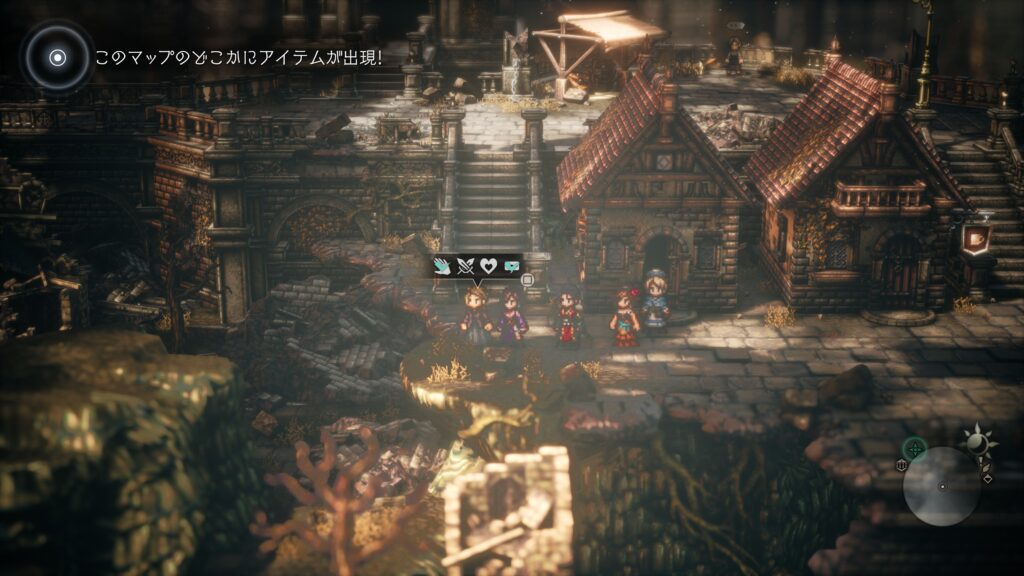Select the teal hand path action icon
Screen dimensions: 1024x576
click(x=444, y=266)
